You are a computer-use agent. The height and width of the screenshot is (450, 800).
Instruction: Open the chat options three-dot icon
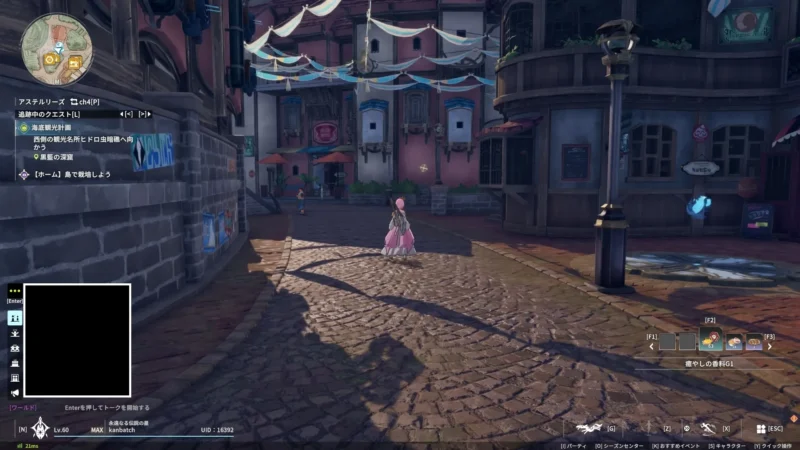click(15, 290)
